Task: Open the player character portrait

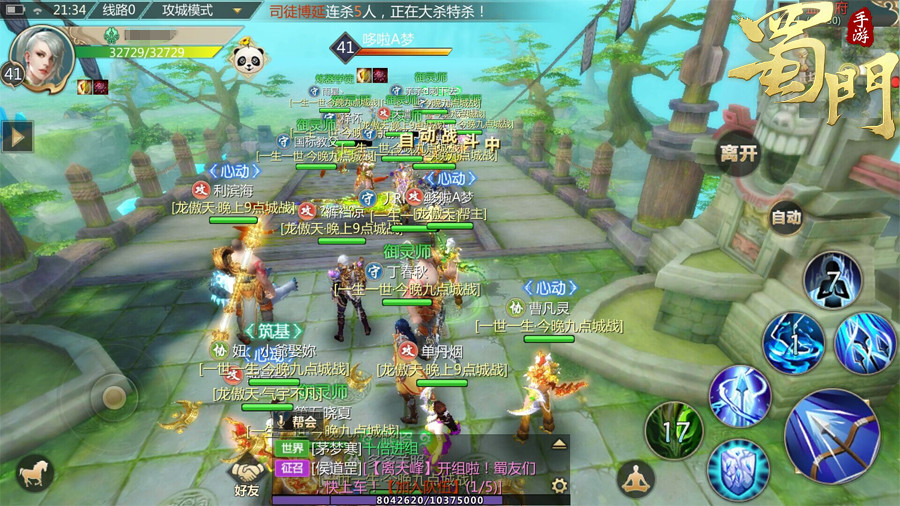Action: click(45, 55)
